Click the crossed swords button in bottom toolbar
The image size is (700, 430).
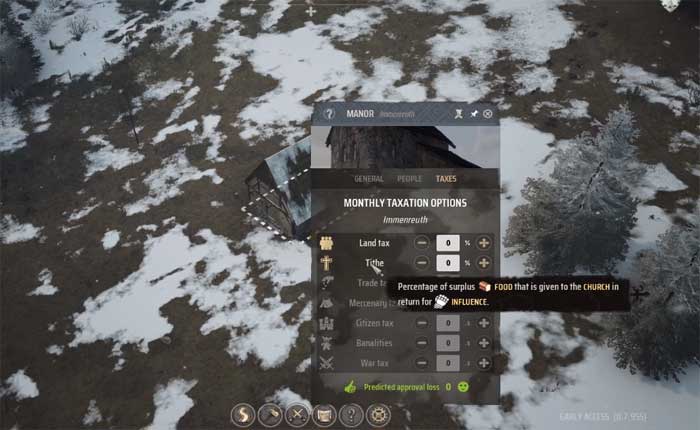[x=296, y=414]
